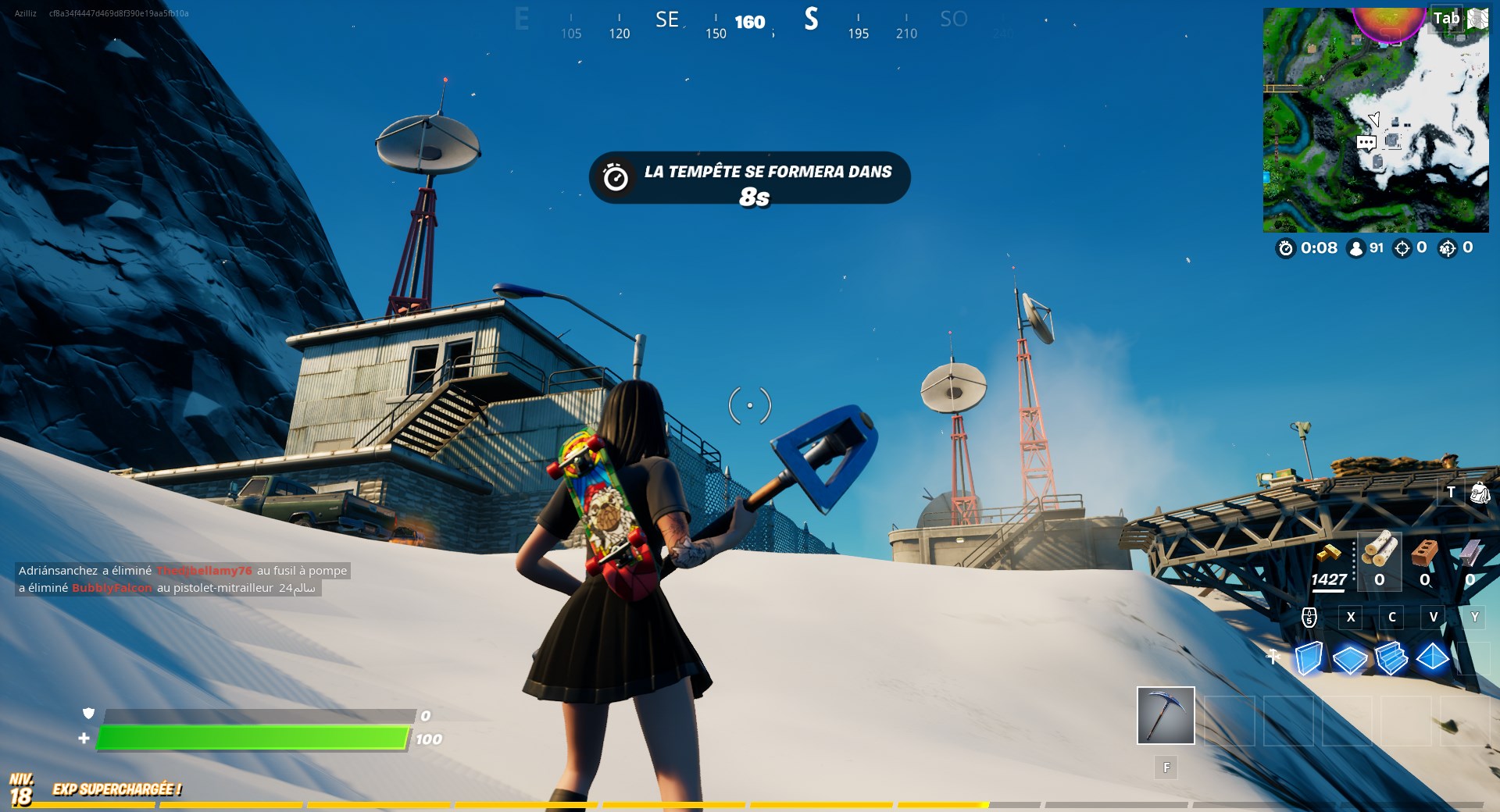Click the green health bar
This screenshot has width=1500, height=812.
(250, 736)
